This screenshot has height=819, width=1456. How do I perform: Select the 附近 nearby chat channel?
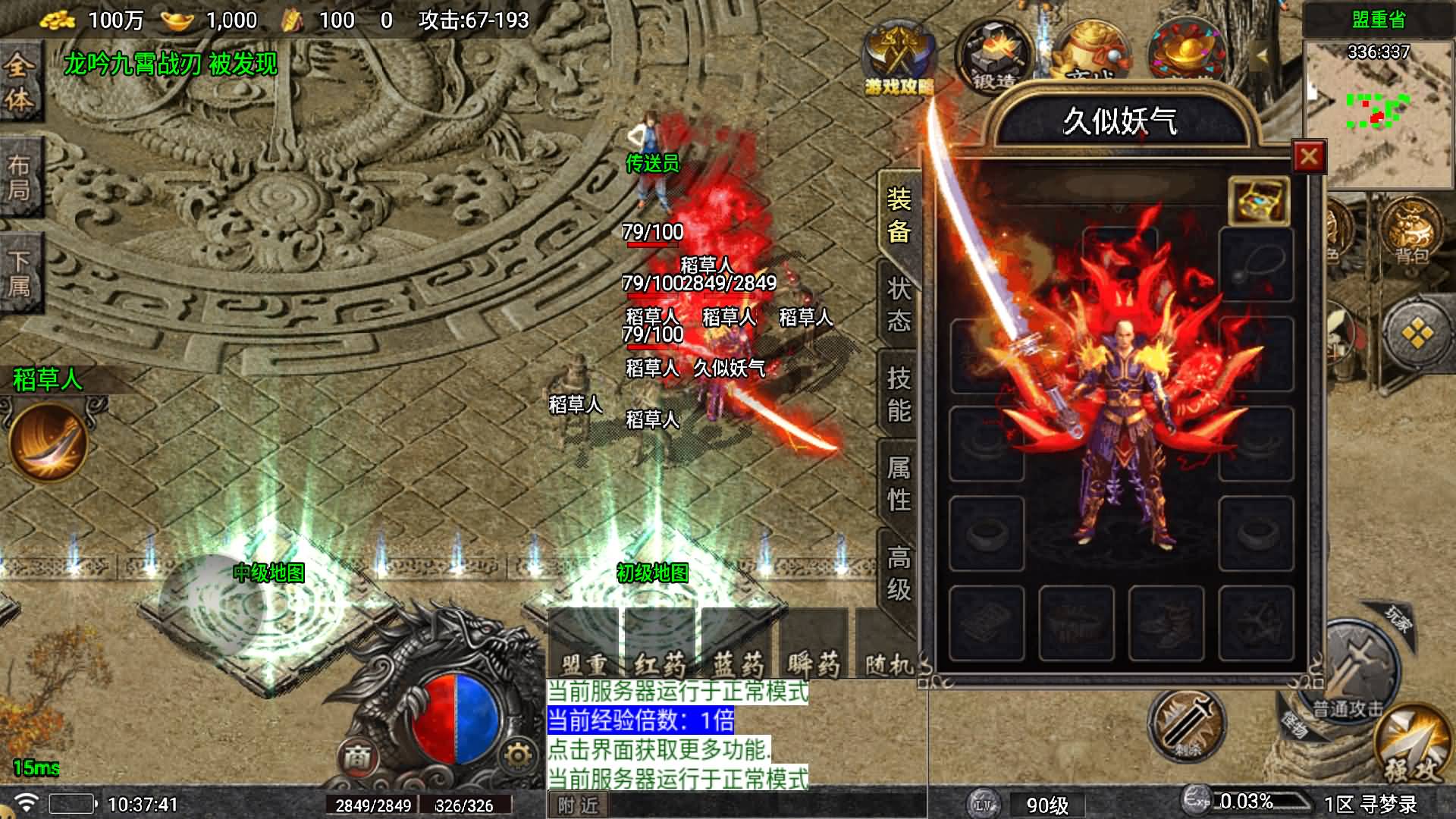[578, 805]
